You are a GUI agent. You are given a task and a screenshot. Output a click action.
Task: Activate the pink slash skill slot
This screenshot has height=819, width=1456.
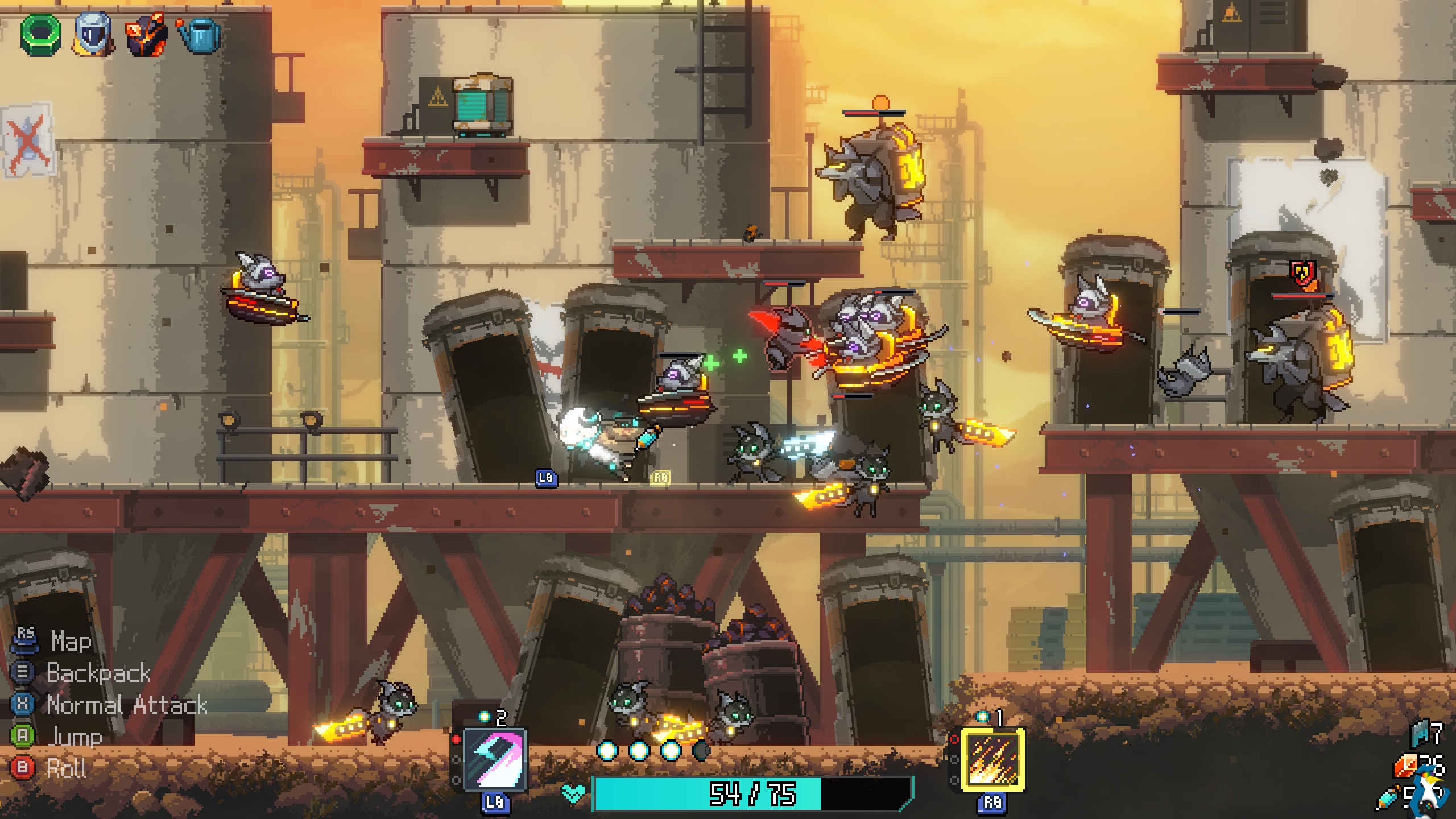coord(494,760)
